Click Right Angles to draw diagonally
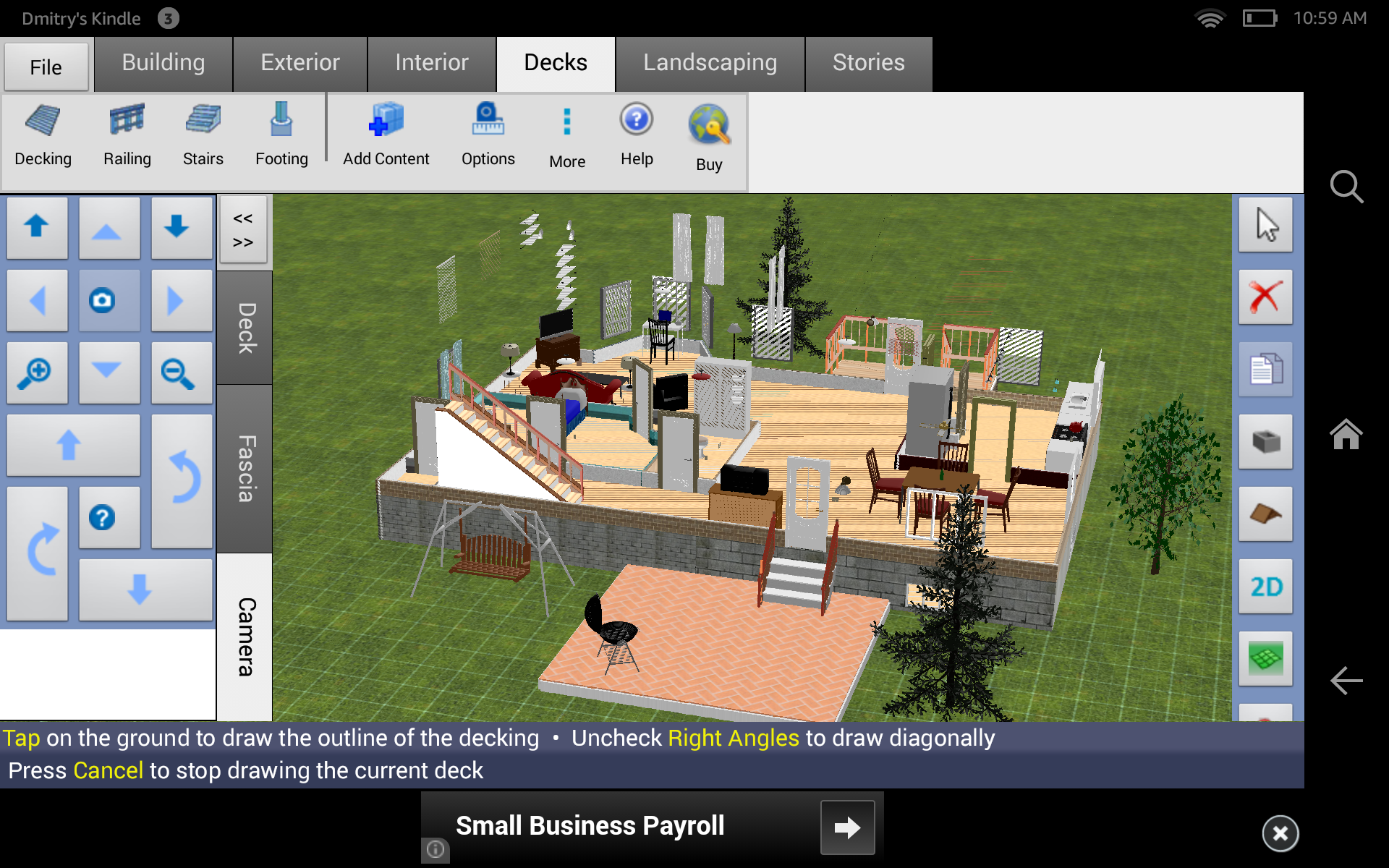The height and width of the screenshot is (868, 1389). pyautogui.click(x=732, y=738)
